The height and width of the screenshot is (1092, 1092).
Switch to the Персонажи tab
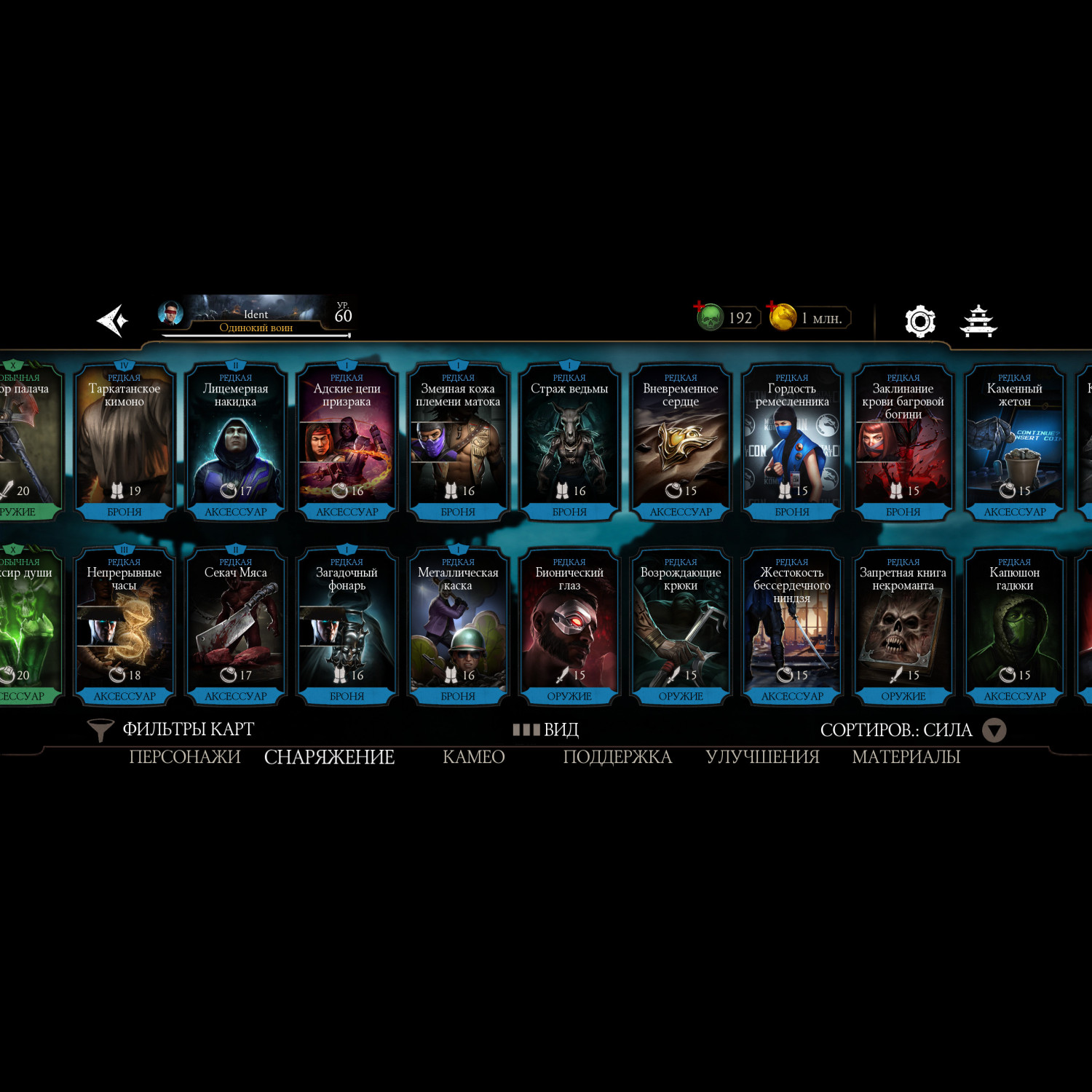(185, 757)
